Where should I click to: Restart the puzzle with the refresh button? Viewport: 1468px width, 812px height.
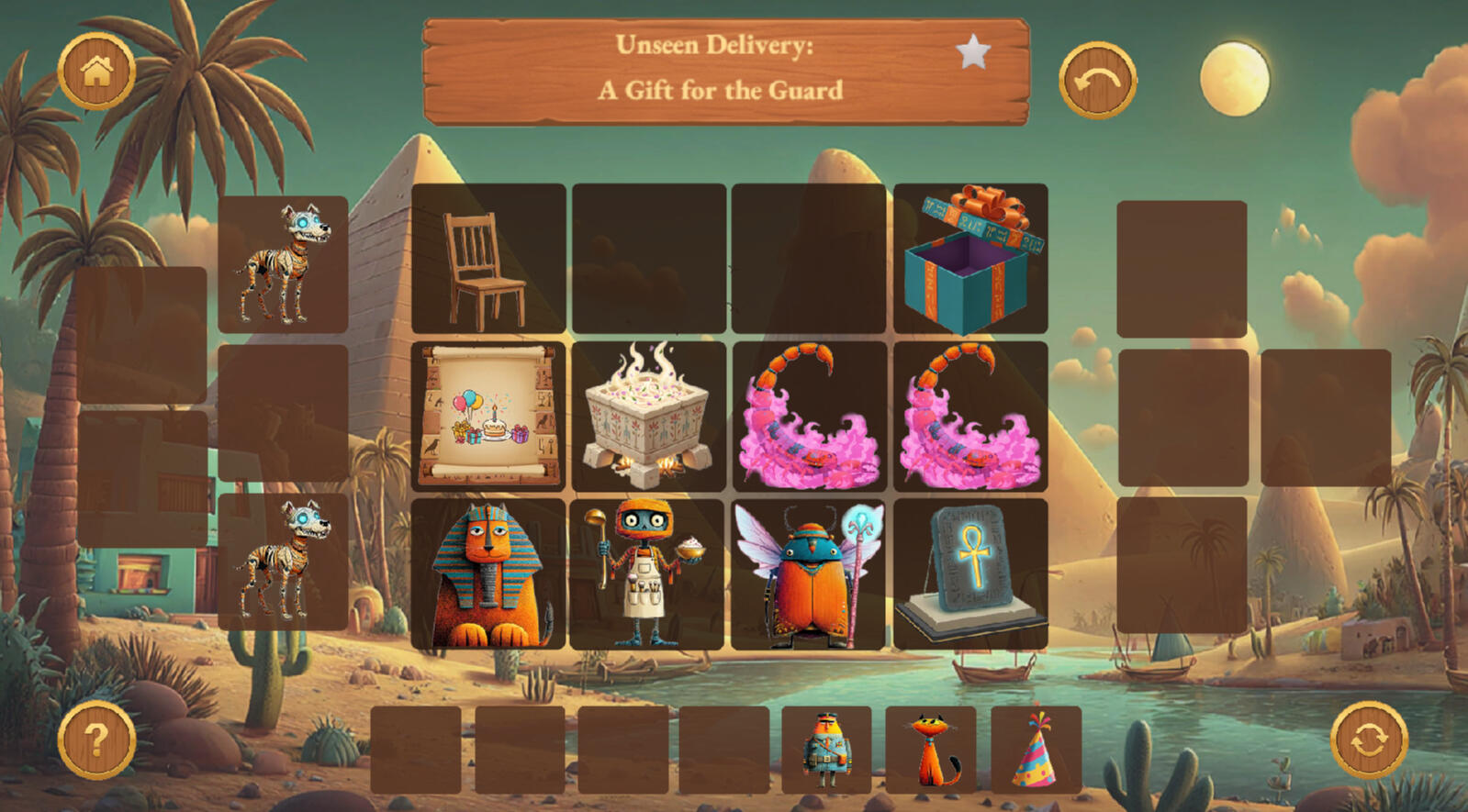(x=1368, y=740)
